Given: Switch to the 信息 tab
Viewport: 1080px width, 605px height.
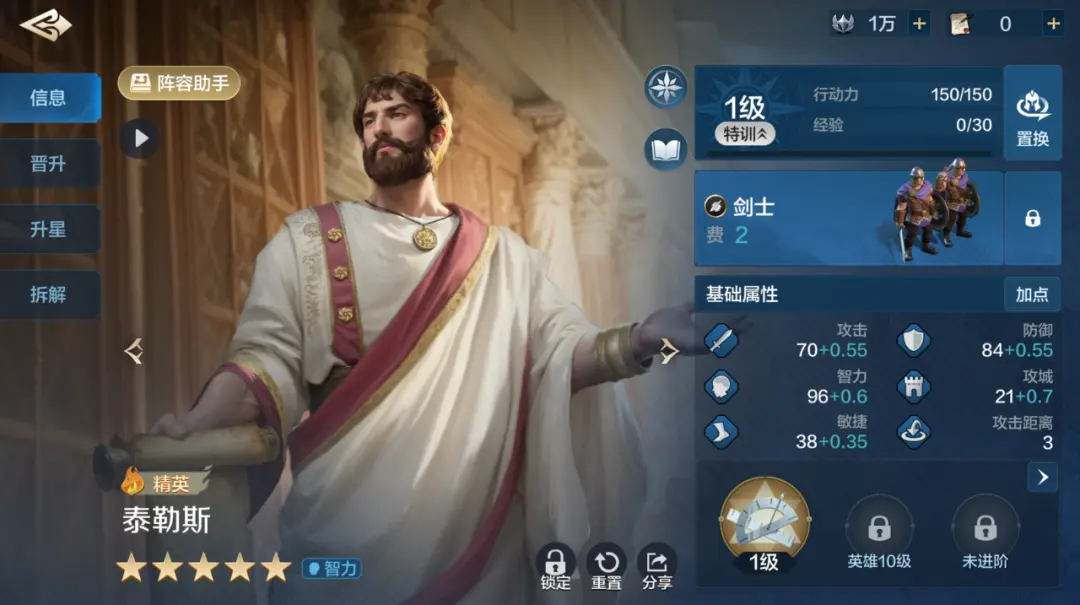Looking at the screenshot, I should click(x=49, y=98).
